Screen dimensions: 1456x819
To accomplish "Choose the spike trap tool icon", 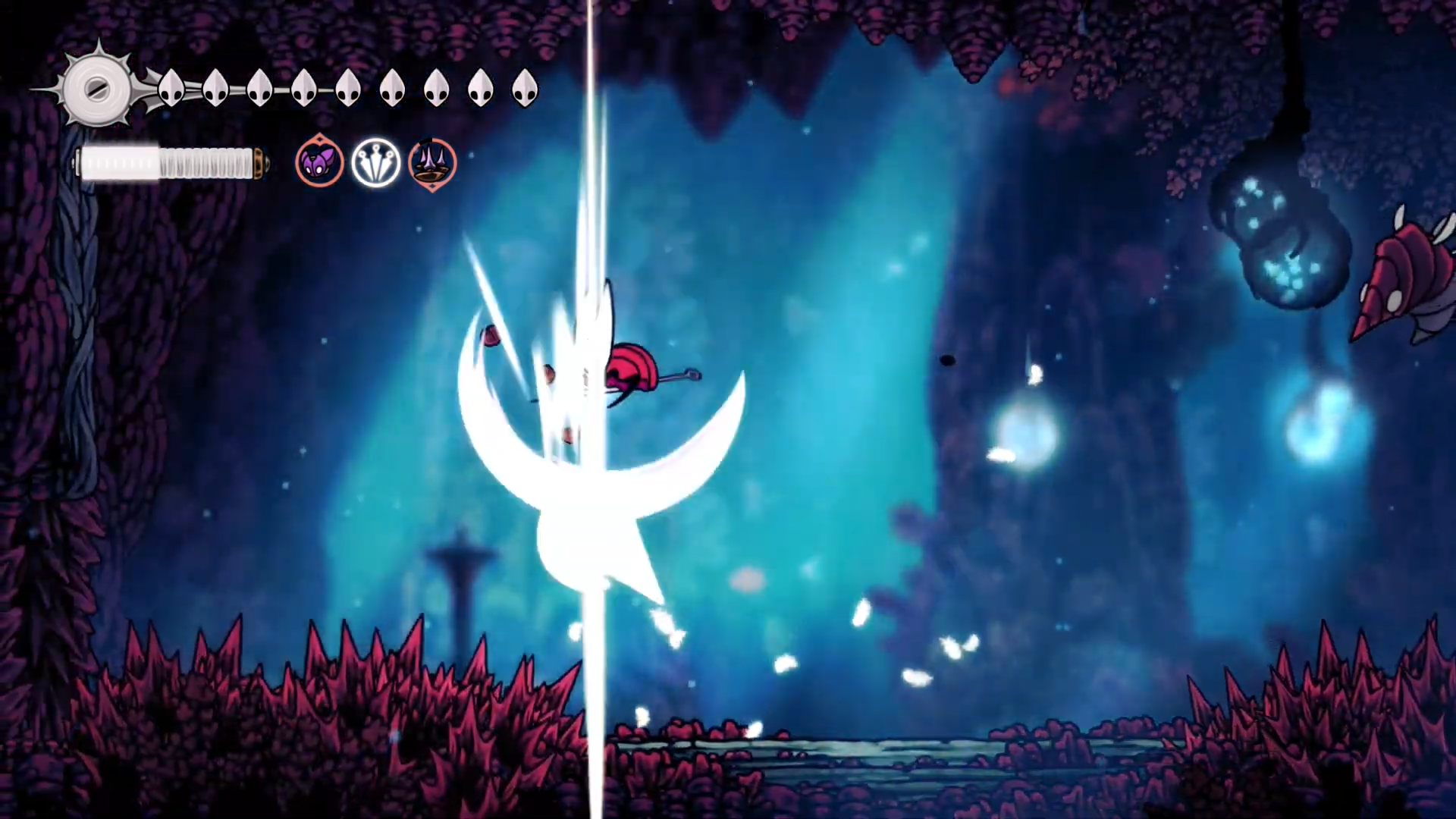I will 432,163.
